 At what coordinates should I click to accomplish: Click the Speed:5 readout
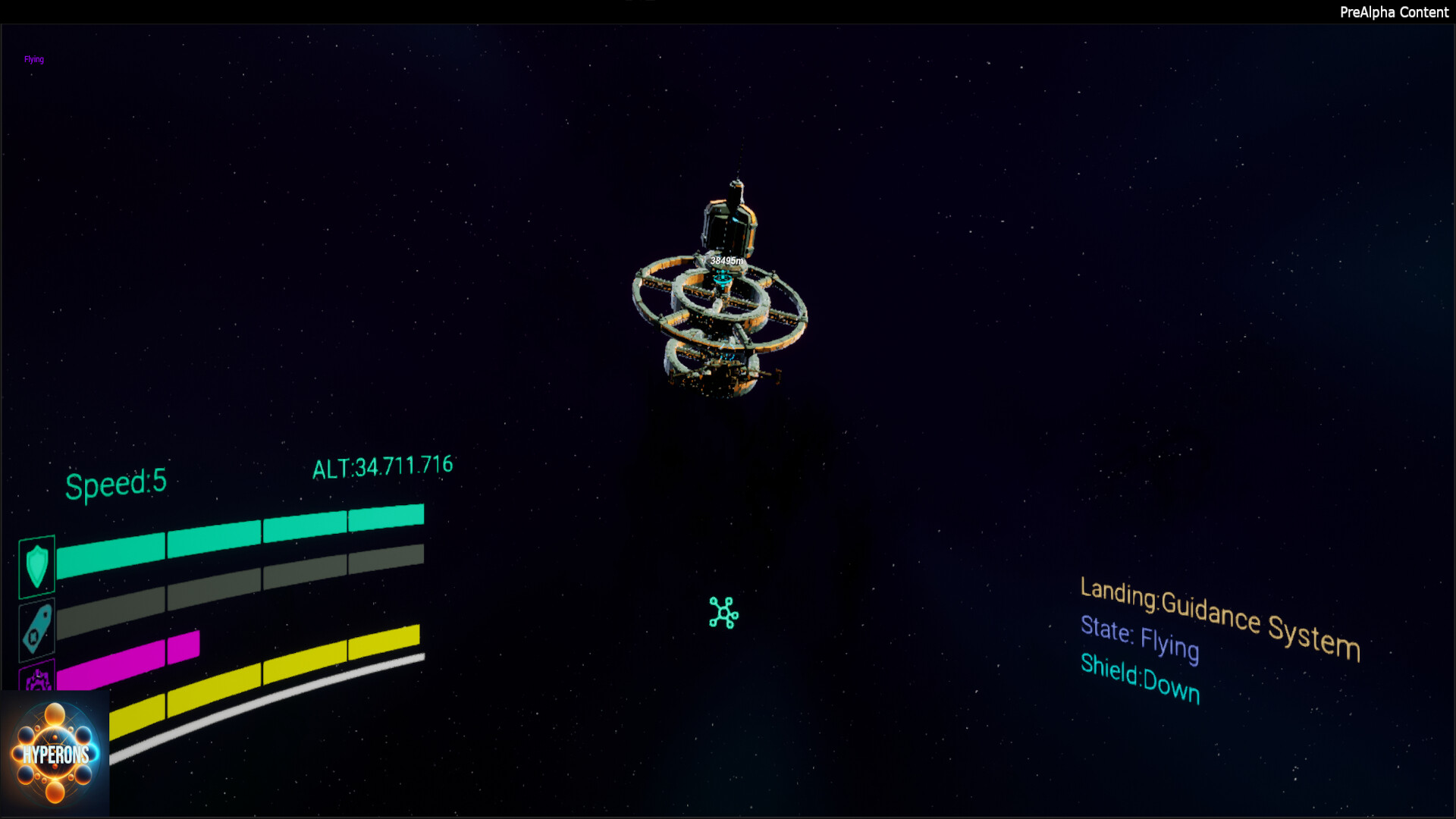[x=115, y=481]
